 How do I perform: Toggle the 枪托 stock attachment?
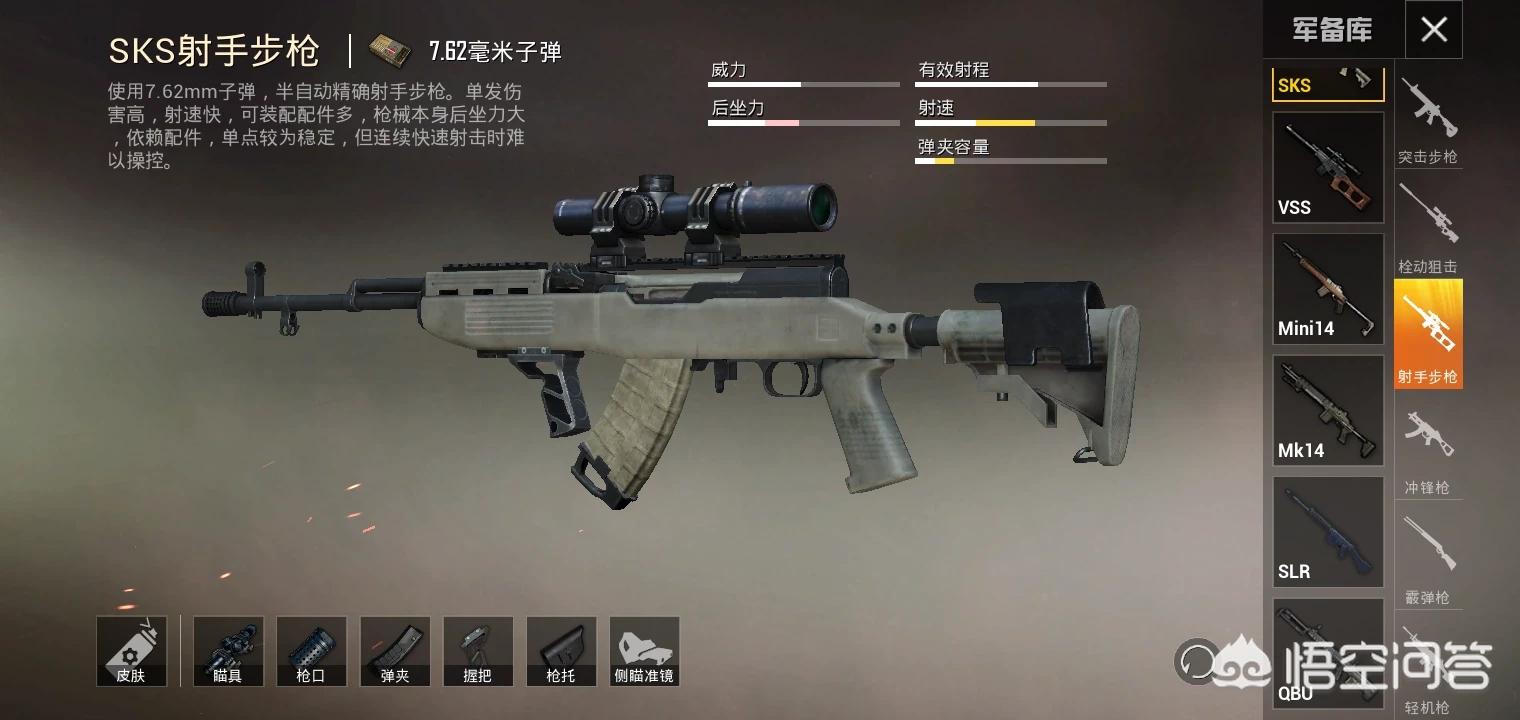561,651
